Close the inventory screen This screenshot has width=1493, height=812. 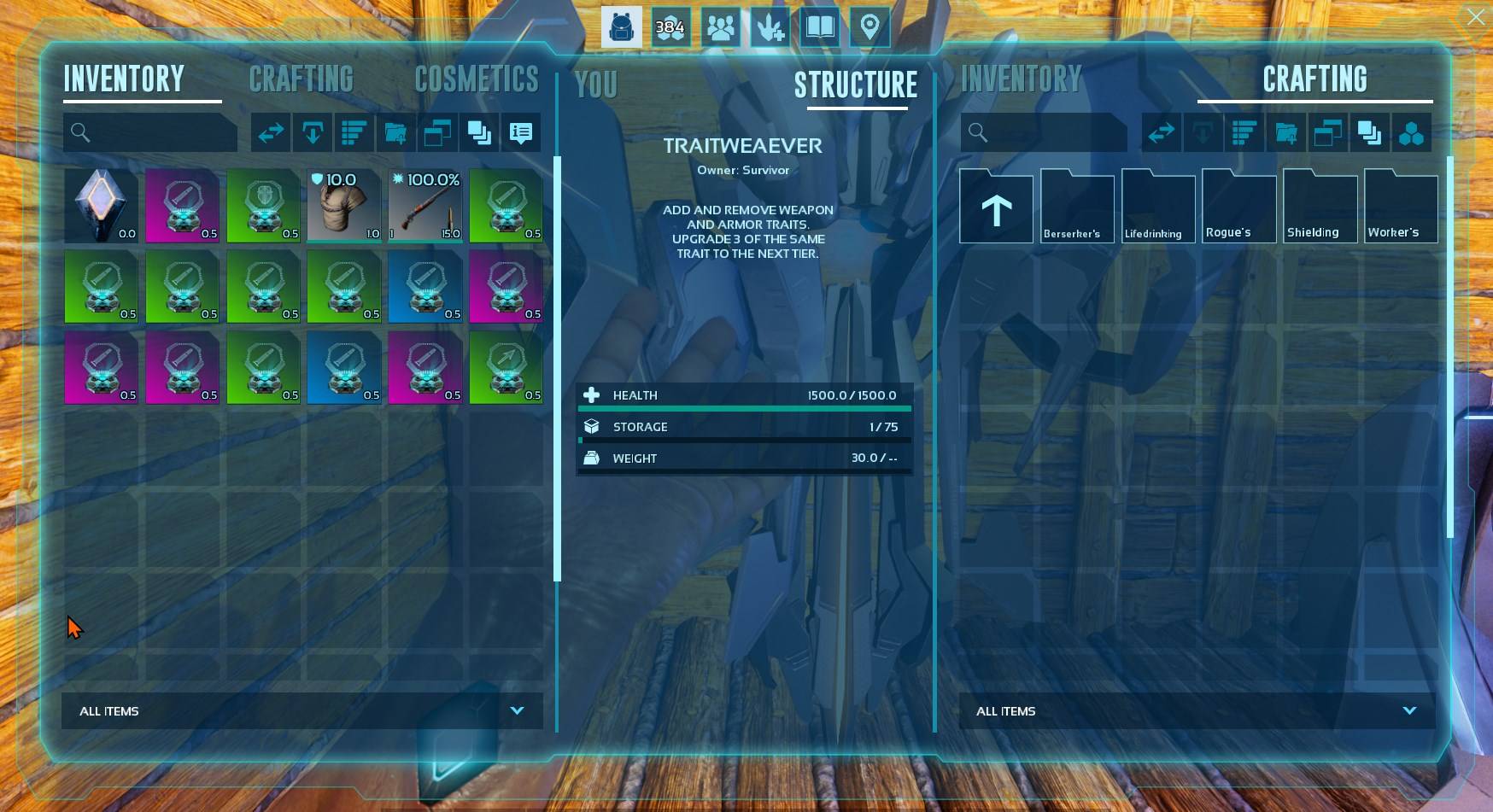[1475, 17]
